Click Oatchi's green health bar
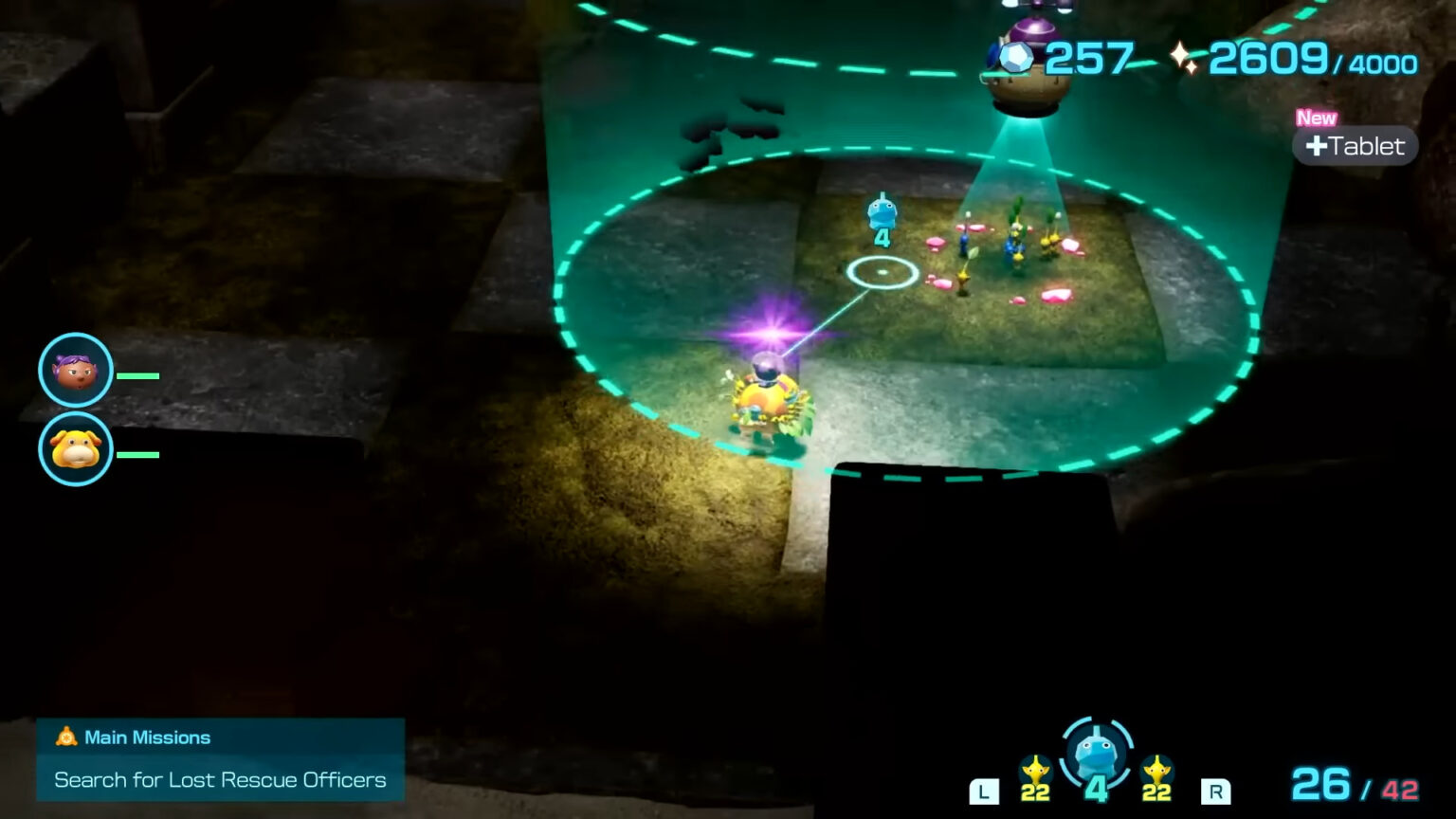The height and width of the screenshot is (819, 1456). 136,454
